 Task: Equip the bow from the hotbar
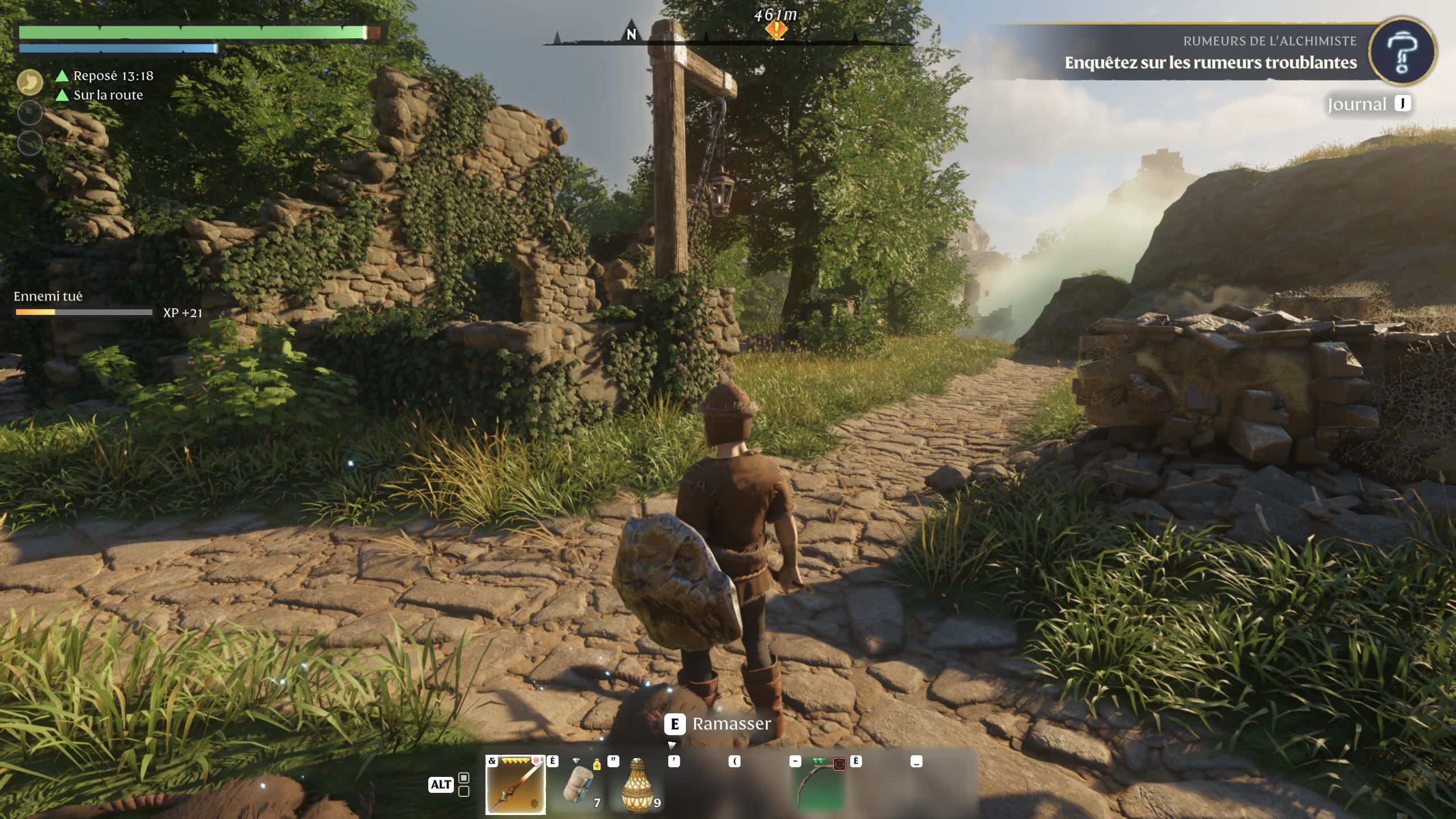tap(819, 785)
